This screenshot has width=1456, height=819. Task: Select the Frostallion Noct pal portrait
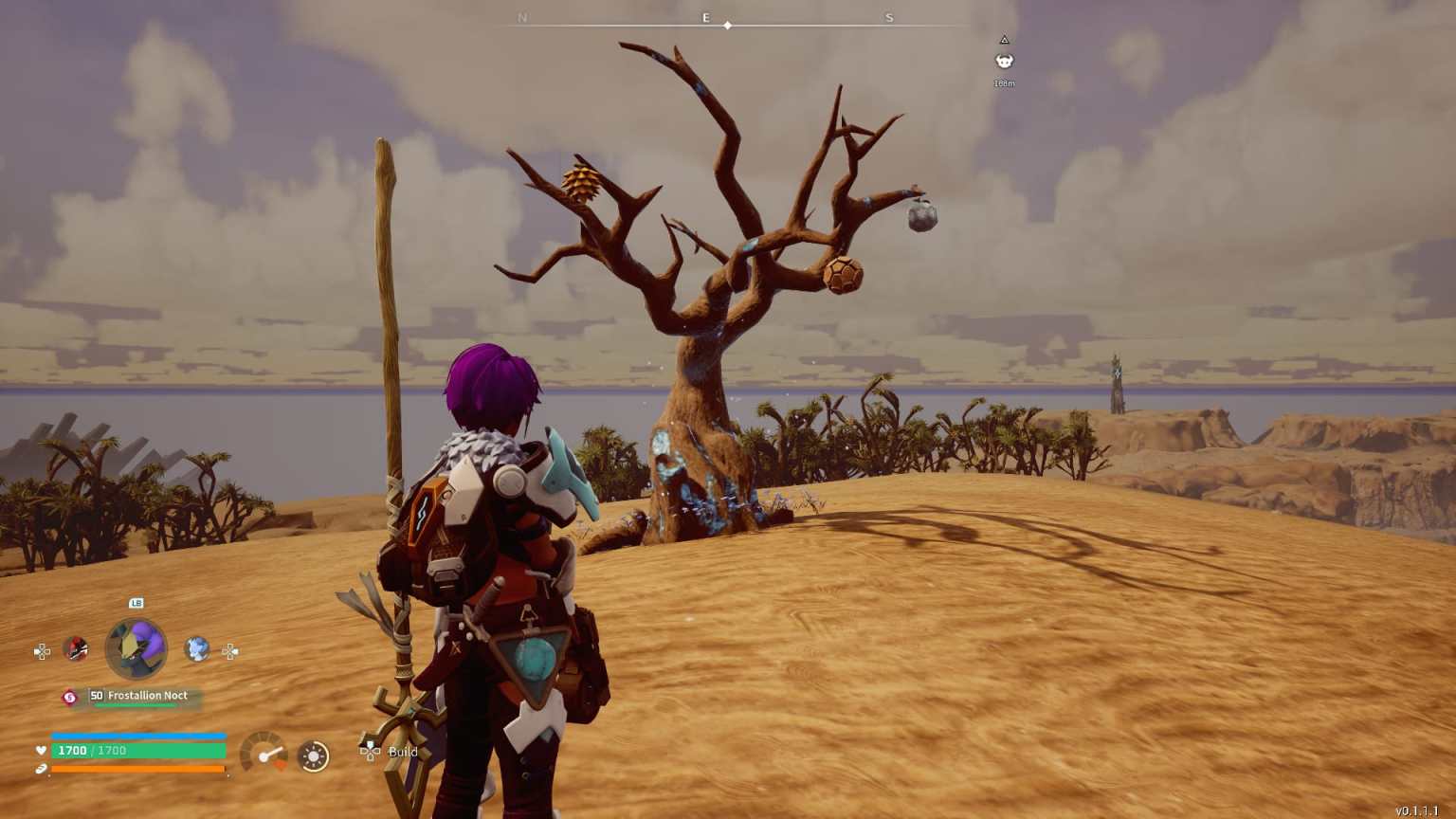click(136, 647)
